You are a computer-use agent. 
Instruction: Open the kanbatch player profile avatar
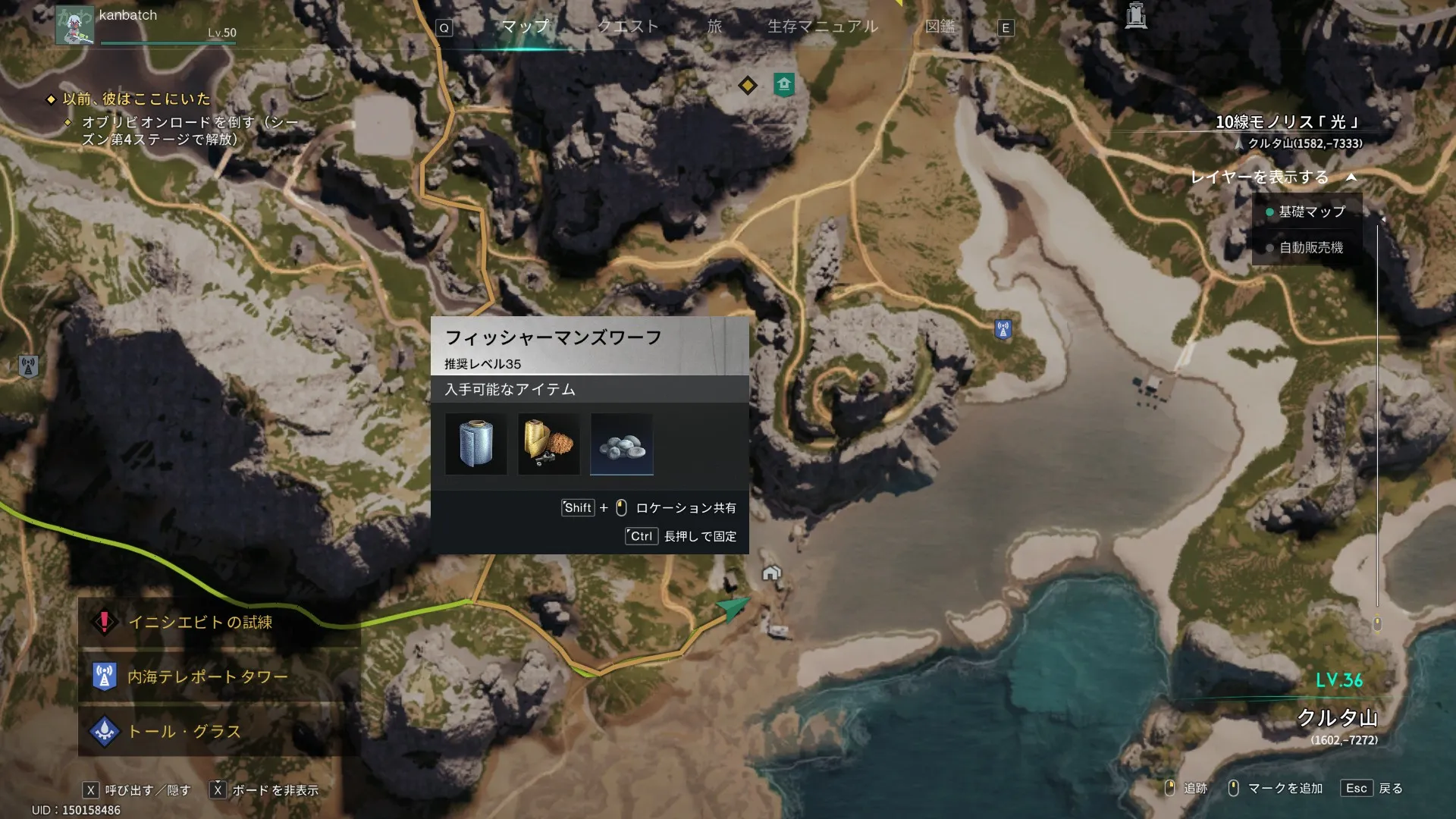(75, 24)
